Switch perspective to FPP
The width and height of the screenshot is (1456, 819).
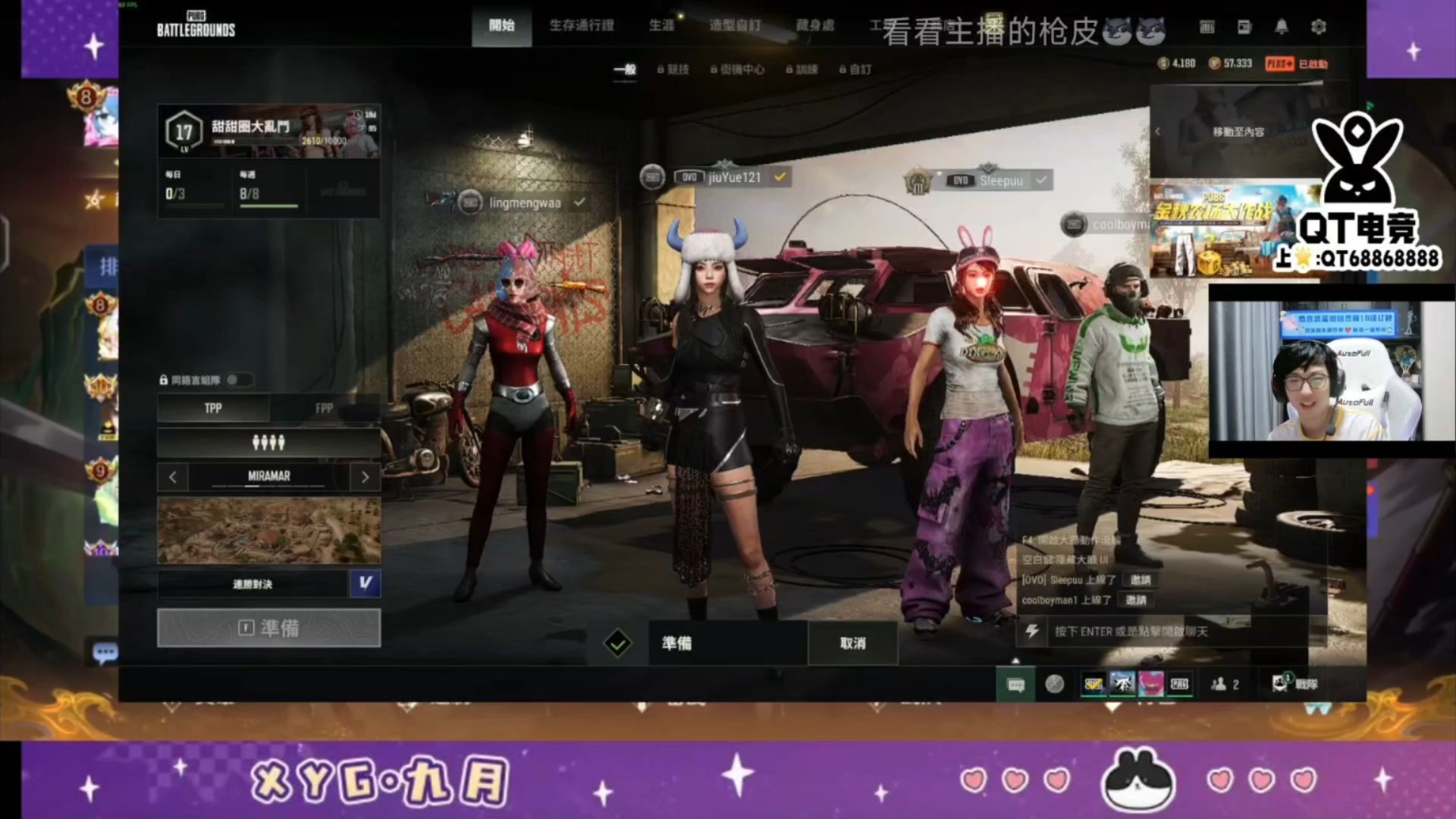click(x=325, y=408)
